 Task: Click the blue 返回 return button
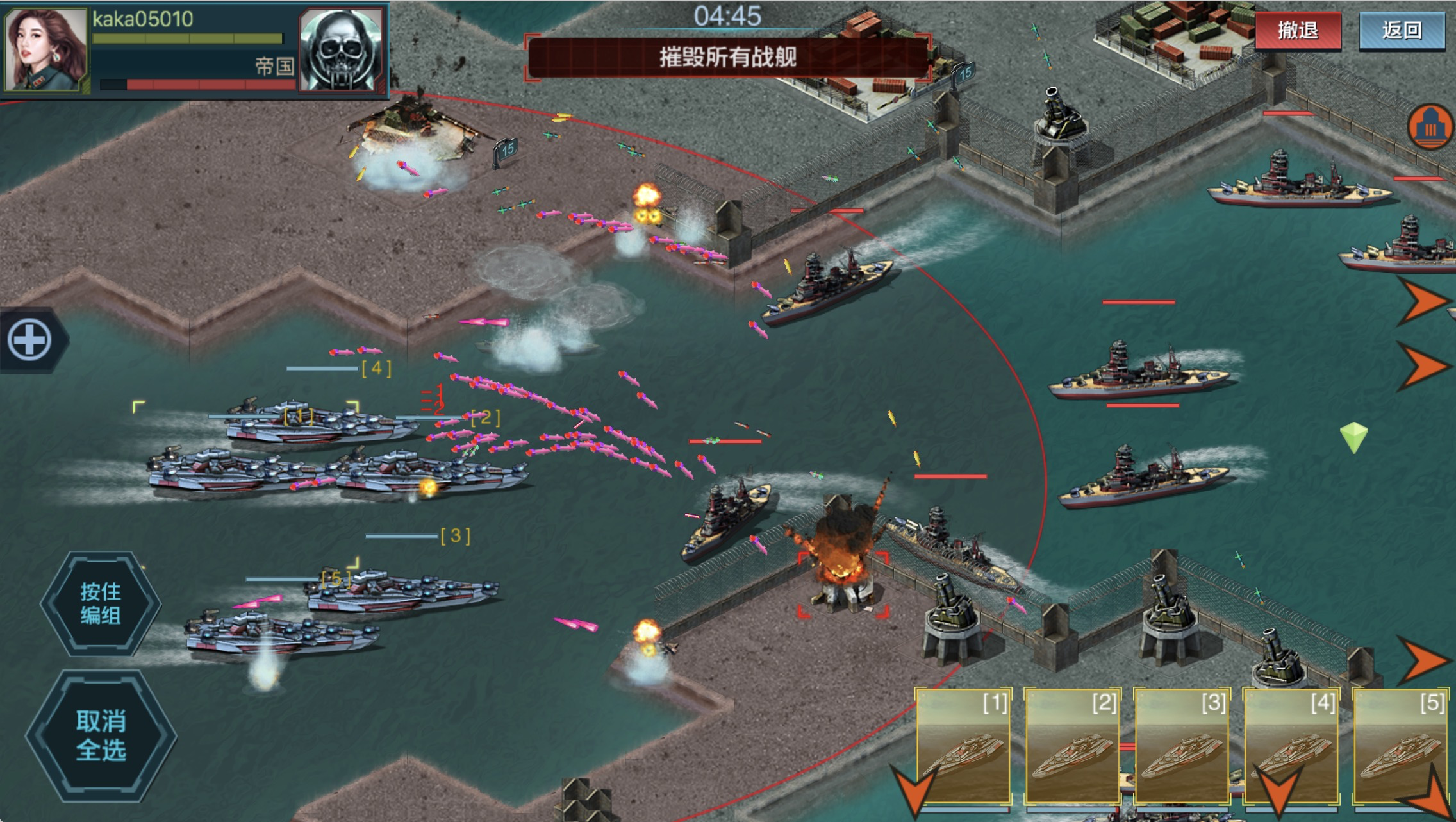click(1402, 30)
